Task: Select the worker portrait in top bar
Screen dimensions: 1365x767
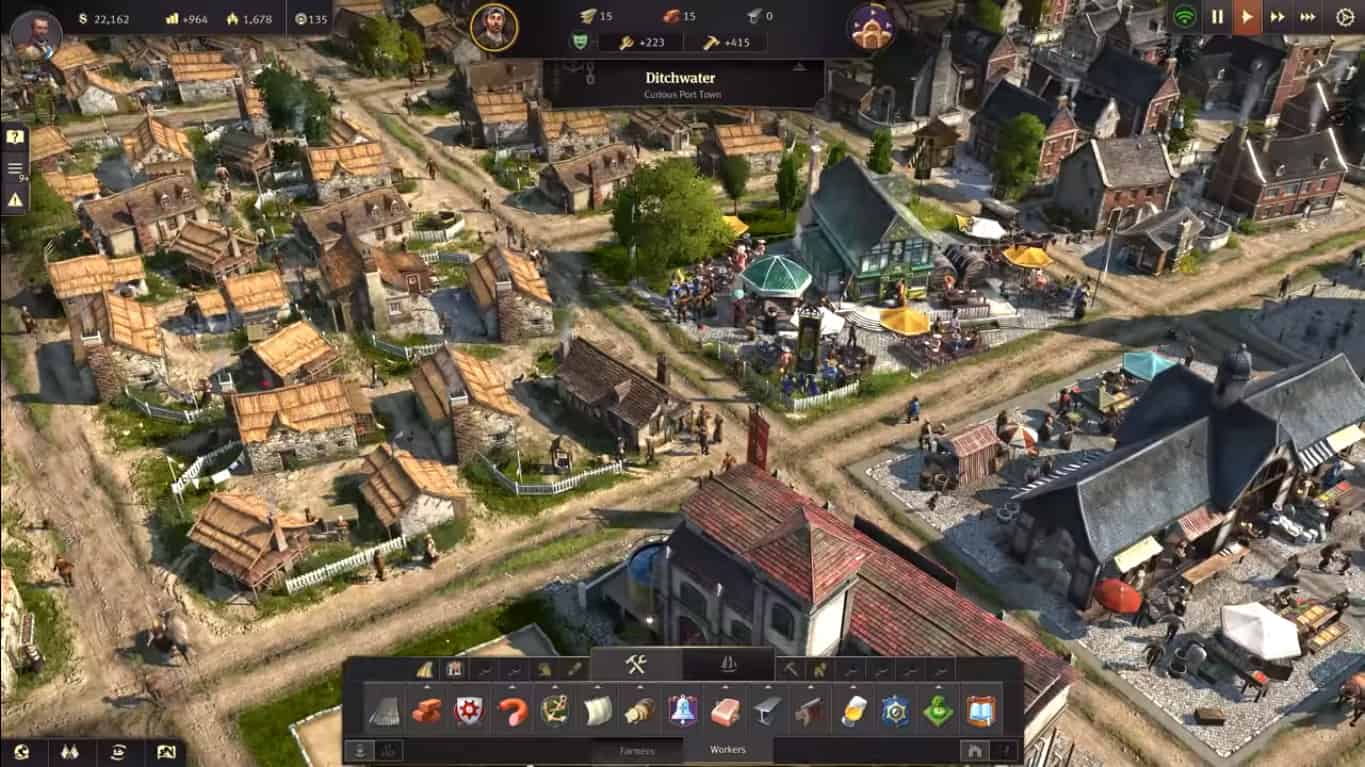Action: click(493, 28)
